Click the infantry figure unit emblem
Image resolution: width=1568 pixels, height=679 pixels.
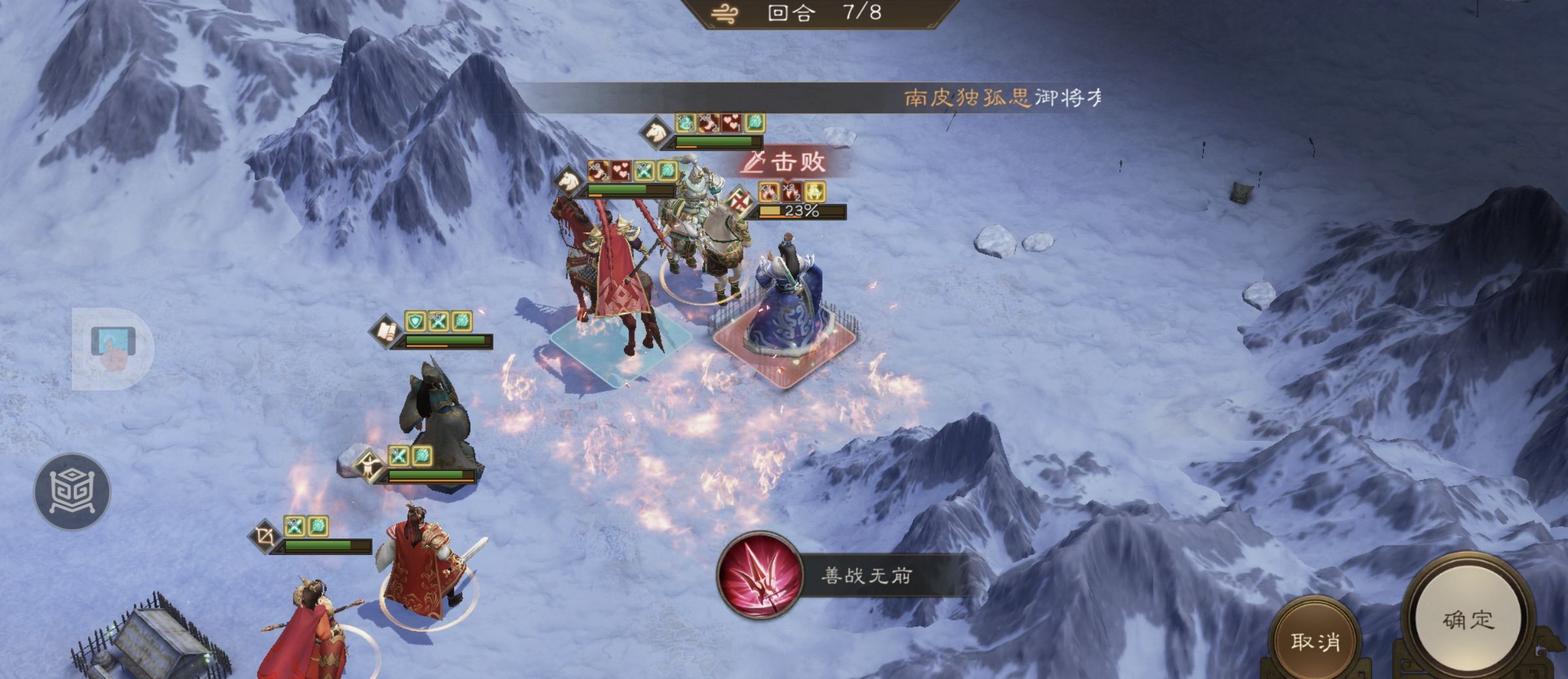pyautogui.click(x=370, y=465)
